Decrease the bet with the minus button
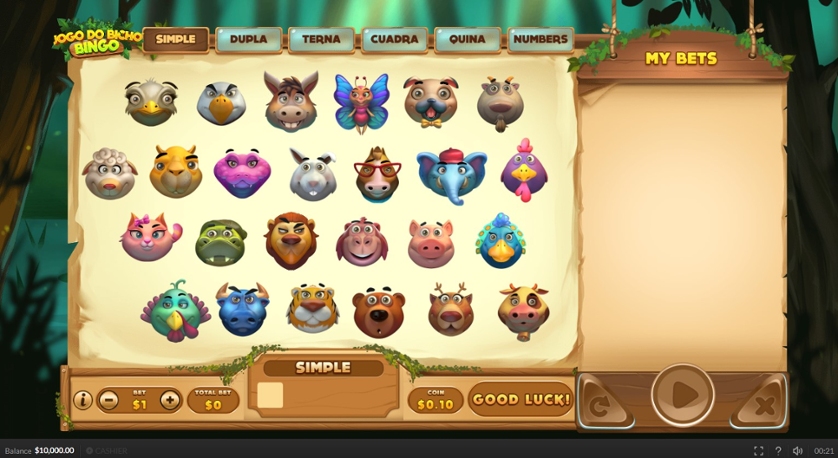 coord(109,400)
